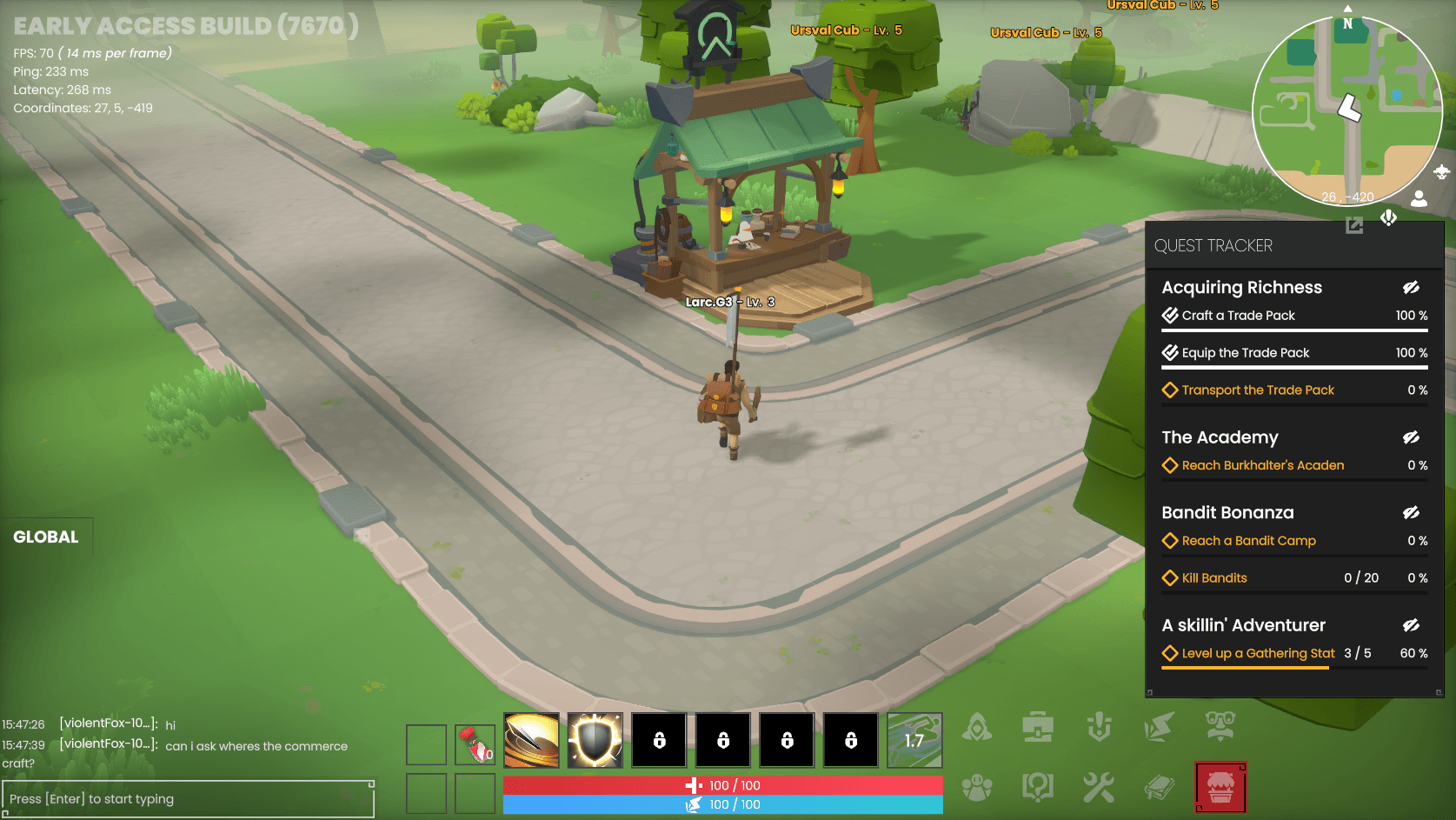This screenshot has height=820, width=1456.
Task: Focus the chat input field
Action: click(x=188, y=799)
